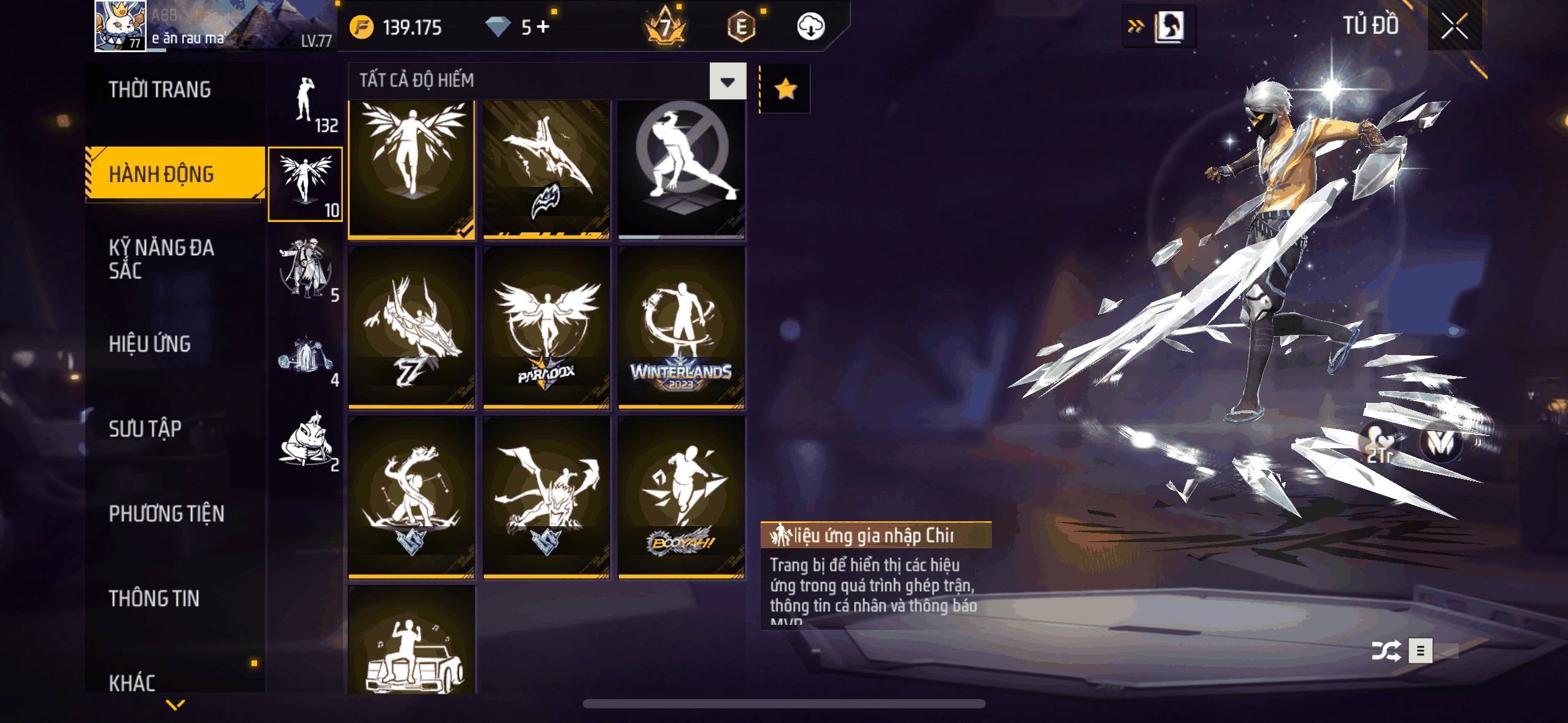
Task: Select the Sưu Tập category
Action: [145, 429]
